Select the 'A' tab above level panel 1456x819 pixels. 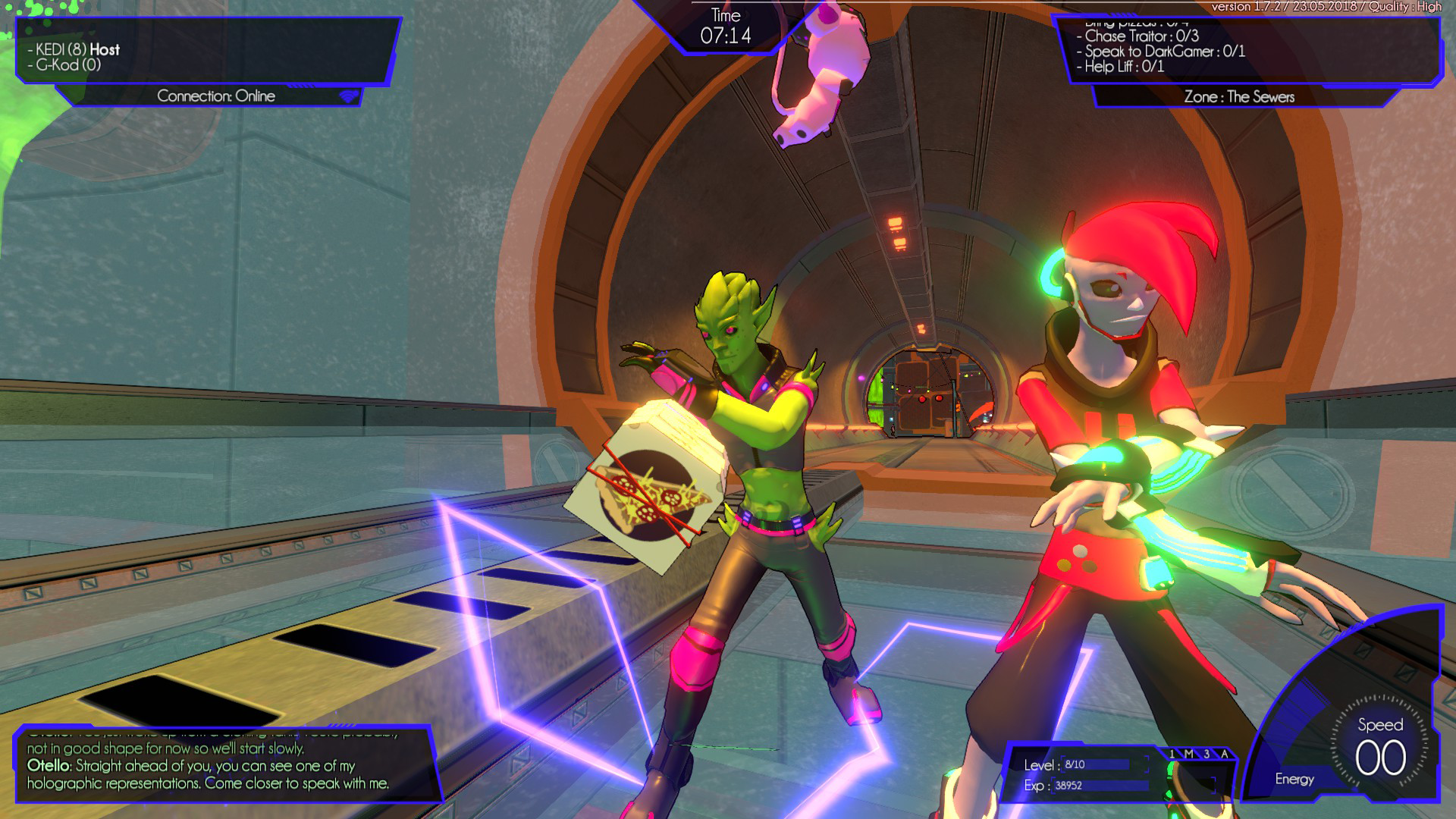coord(1224,754)
